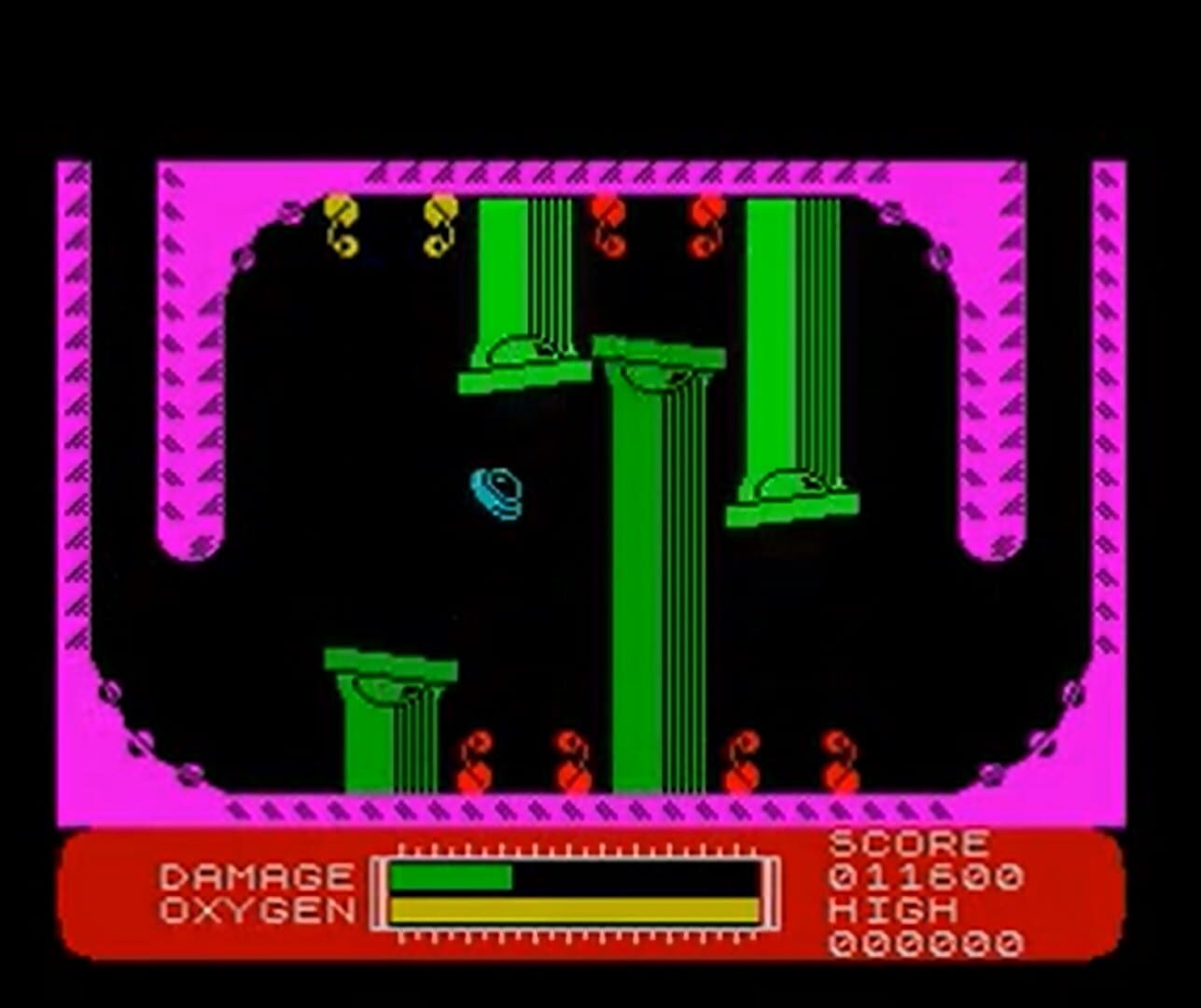This screenshot has width=1201, height=1008.
Task: Click the red hook beside the central column base
Action: click(569, 761)
